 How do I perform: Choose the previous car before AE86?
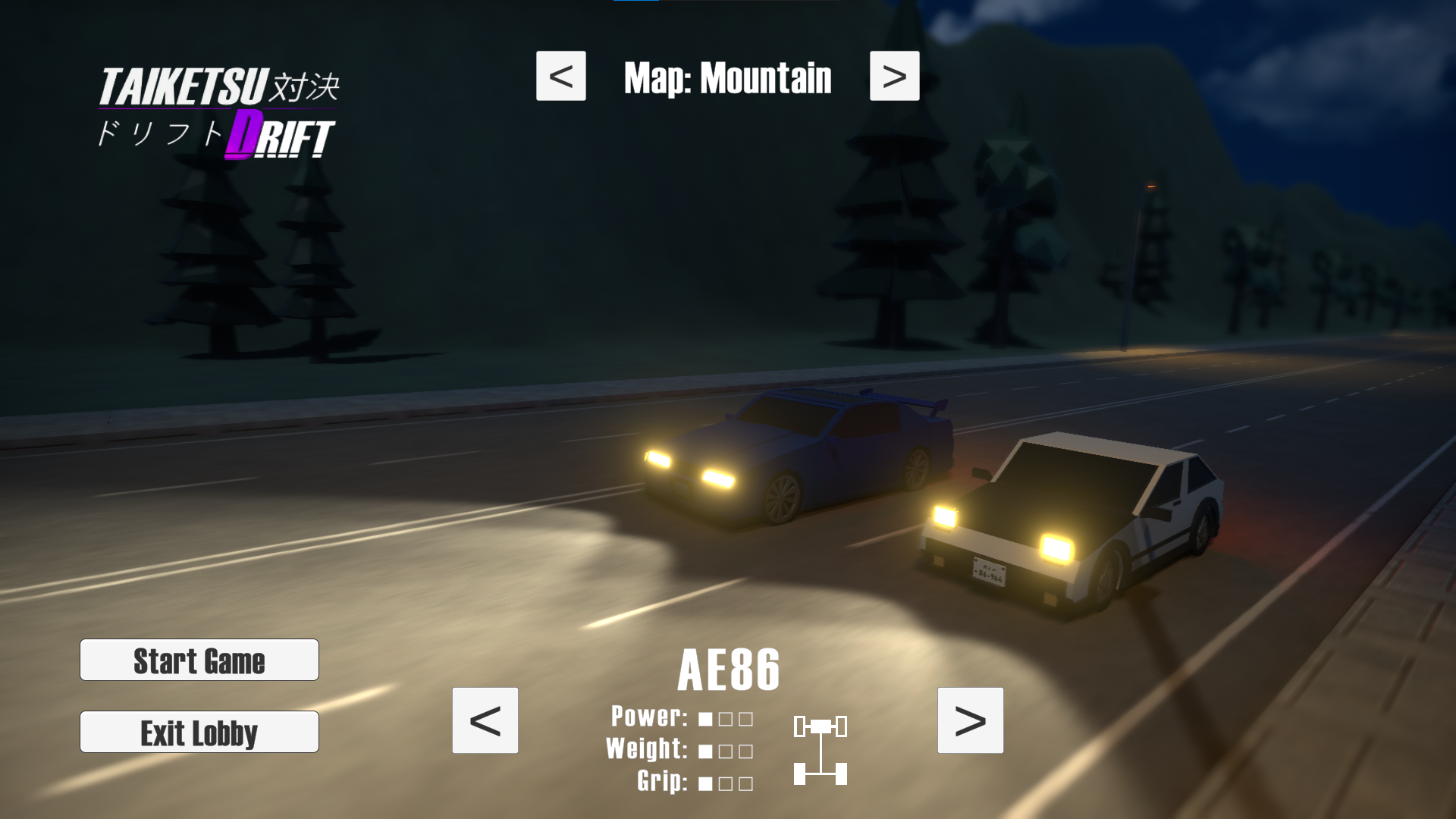(485, 720)
